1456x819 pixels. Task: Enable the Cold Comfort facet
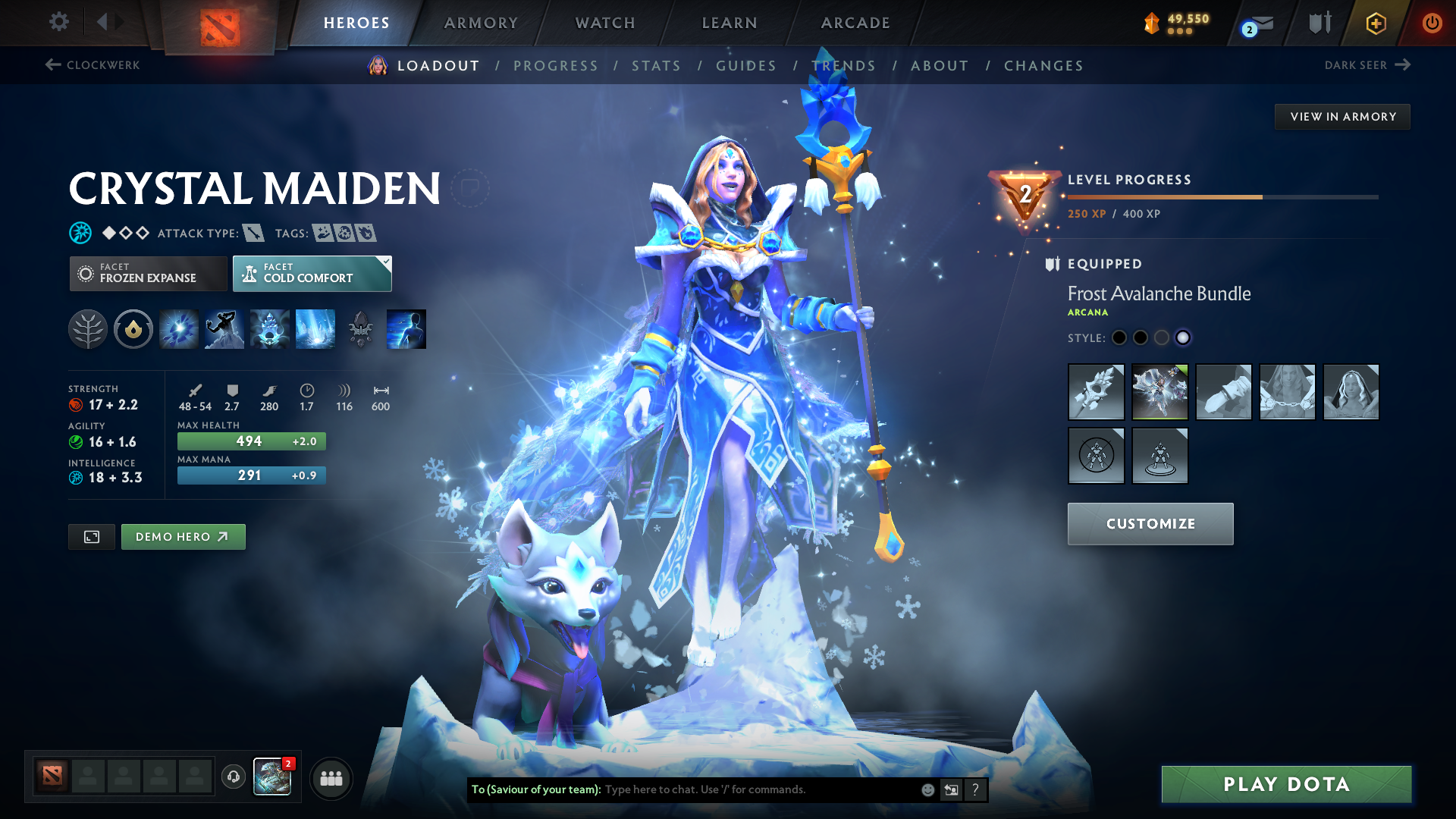pos(312,273)
